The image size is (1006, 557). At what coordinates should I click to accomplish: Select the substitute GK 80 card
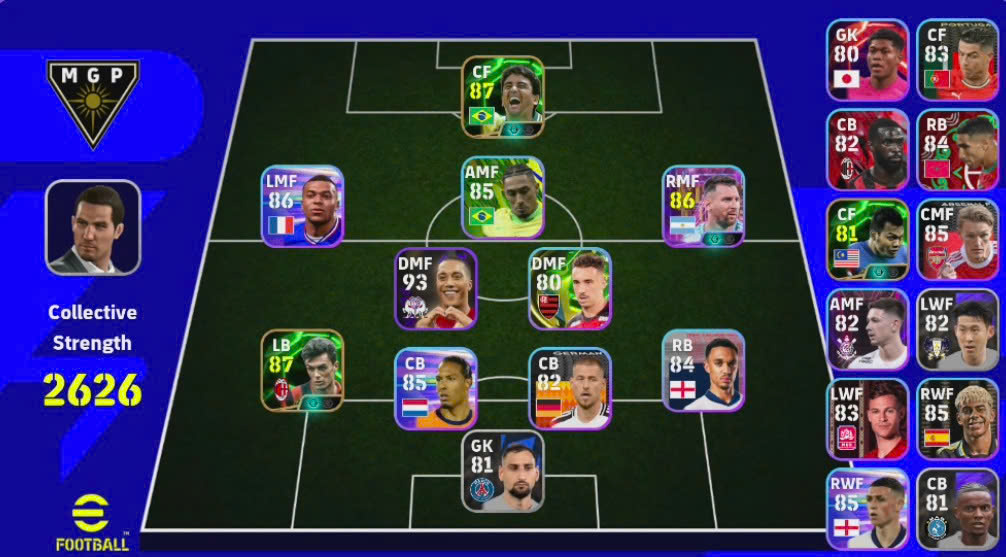(867, 60)
